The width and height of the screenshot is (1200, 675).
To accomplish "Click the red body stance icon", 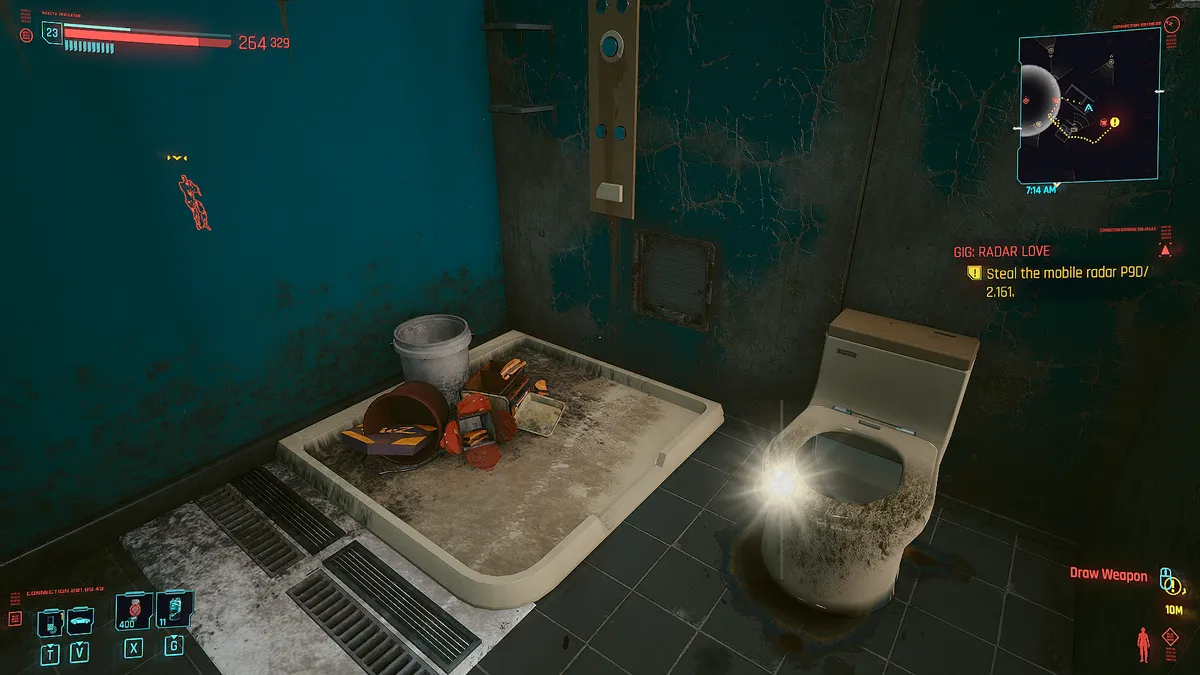I will pos(1144,644).
